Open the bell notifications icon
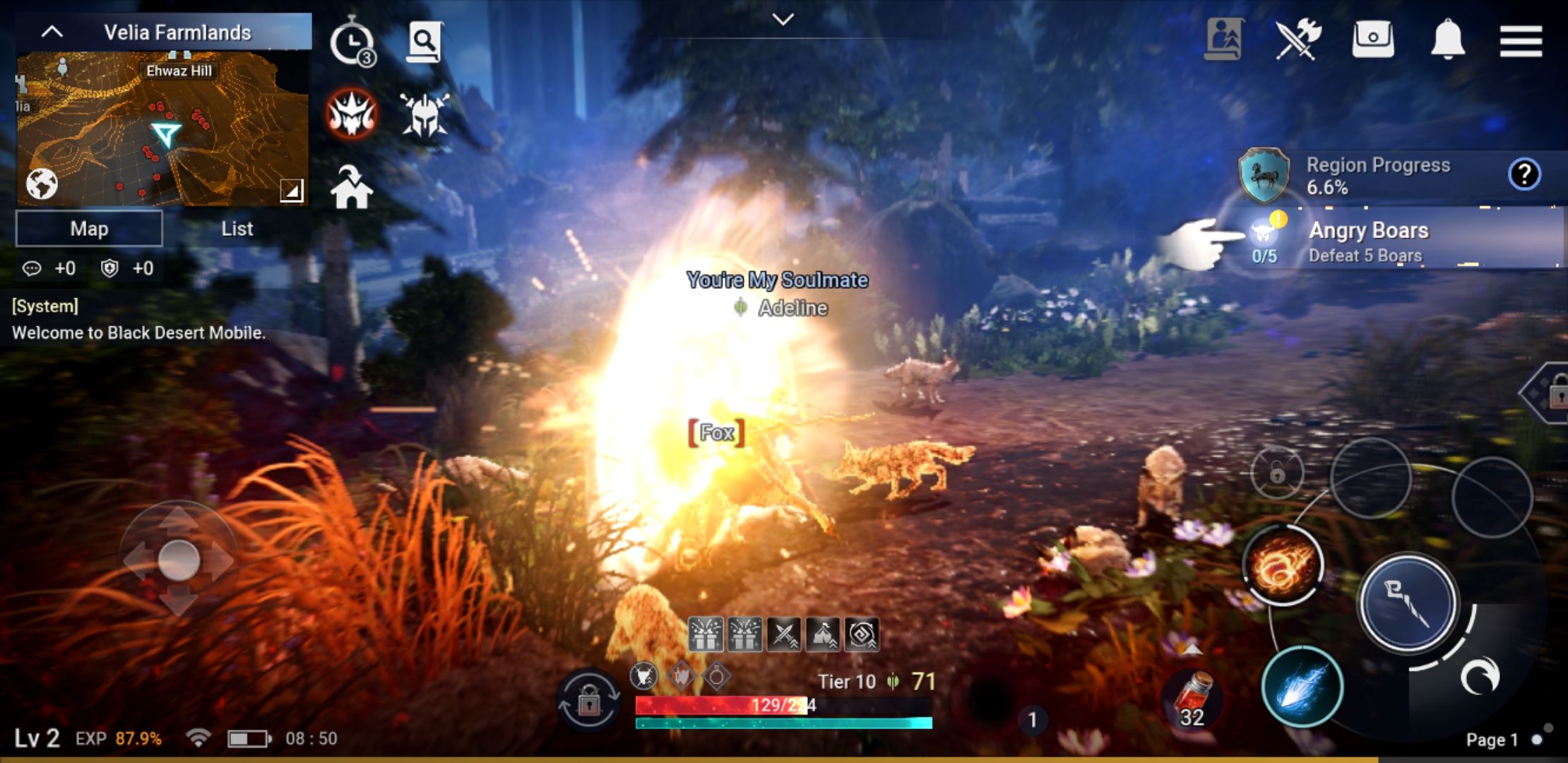 (x=1447, y=39)
